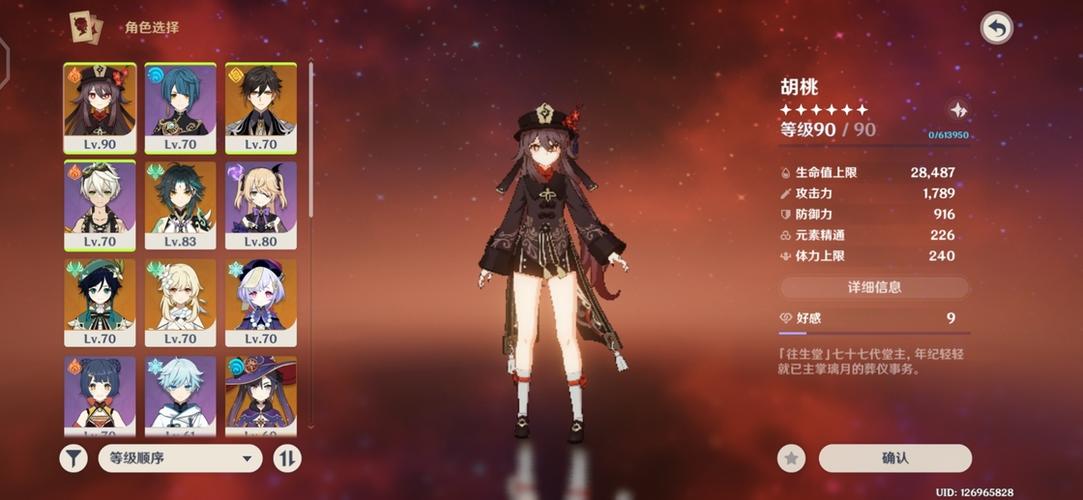Open the character filter funnel
Screen dimensions: 1083x500
click(73, 458)
